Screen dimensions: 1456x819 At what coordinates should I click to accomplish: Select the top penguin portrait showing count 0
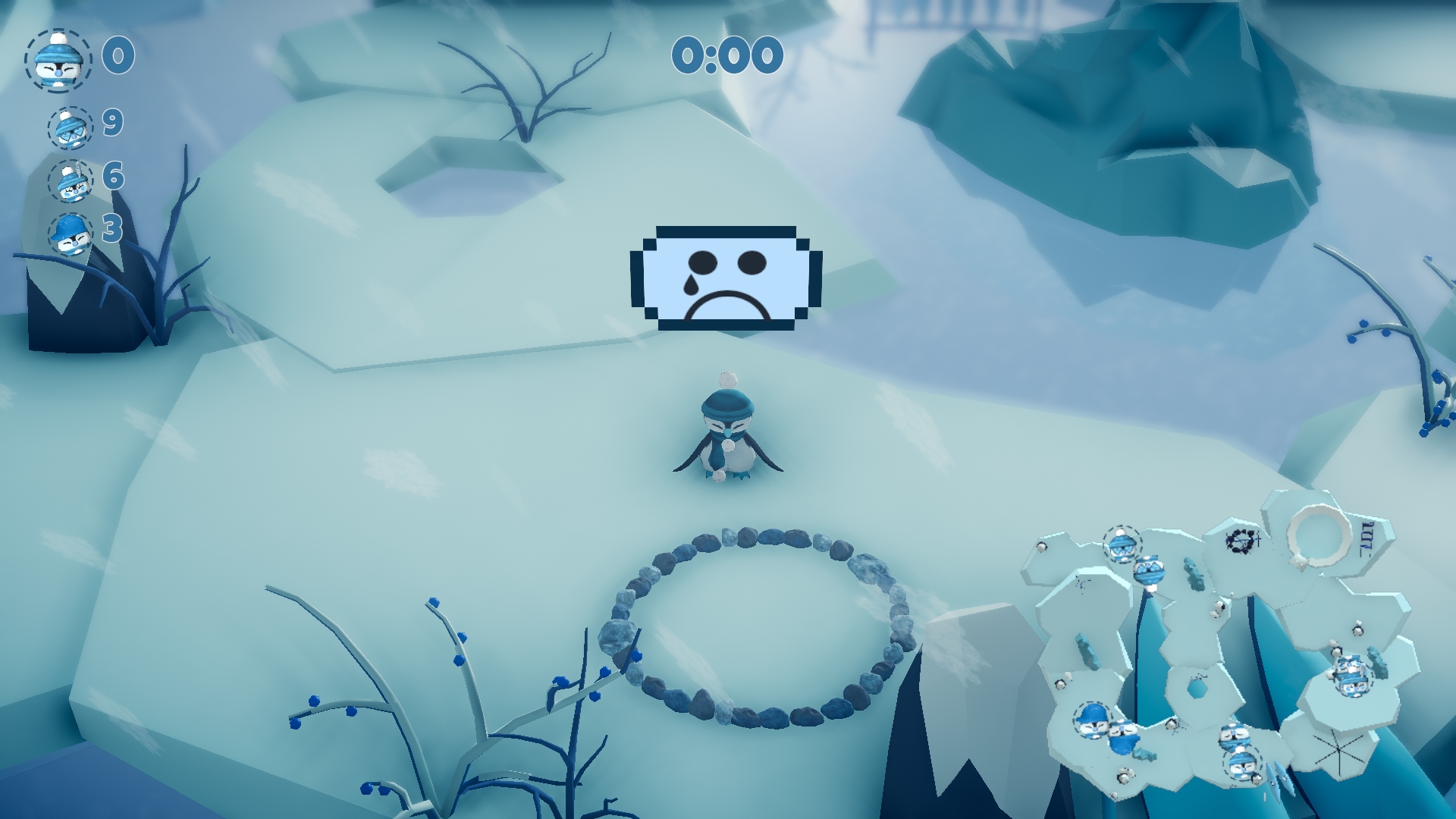[60, 59]
